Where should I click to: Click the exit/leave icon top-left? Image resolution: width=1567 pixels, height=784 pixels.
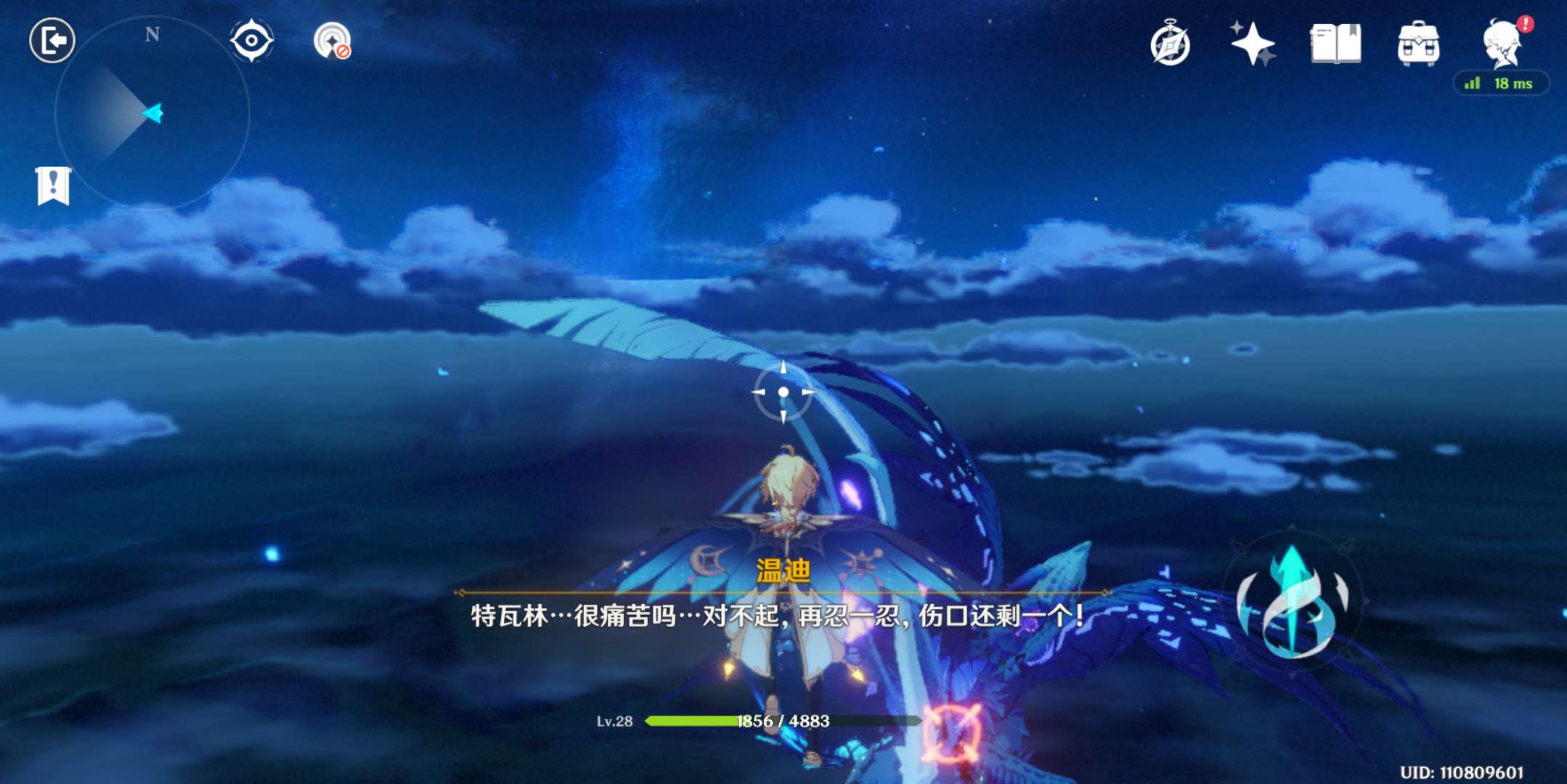tap(53, 40)
